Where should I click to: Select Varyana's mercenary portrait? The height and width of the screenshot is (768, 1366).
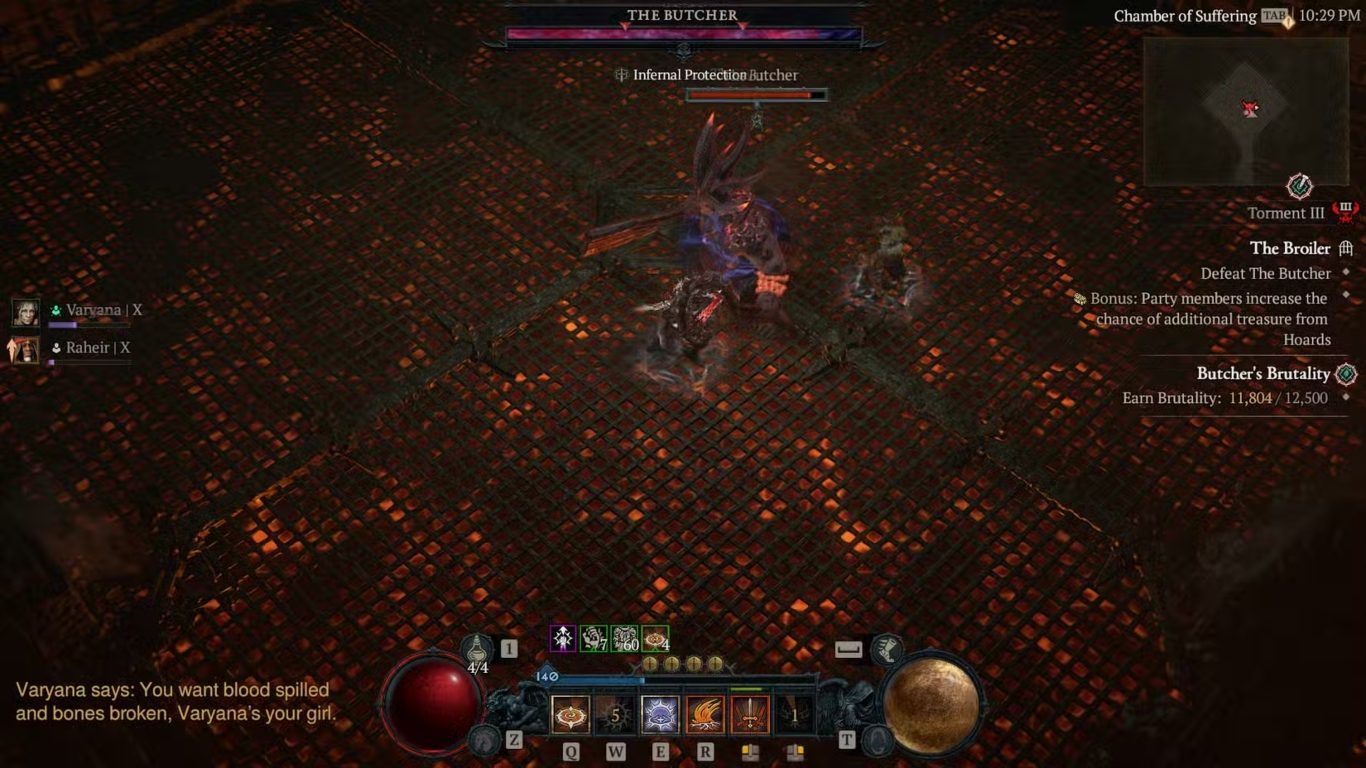(26, 312)
